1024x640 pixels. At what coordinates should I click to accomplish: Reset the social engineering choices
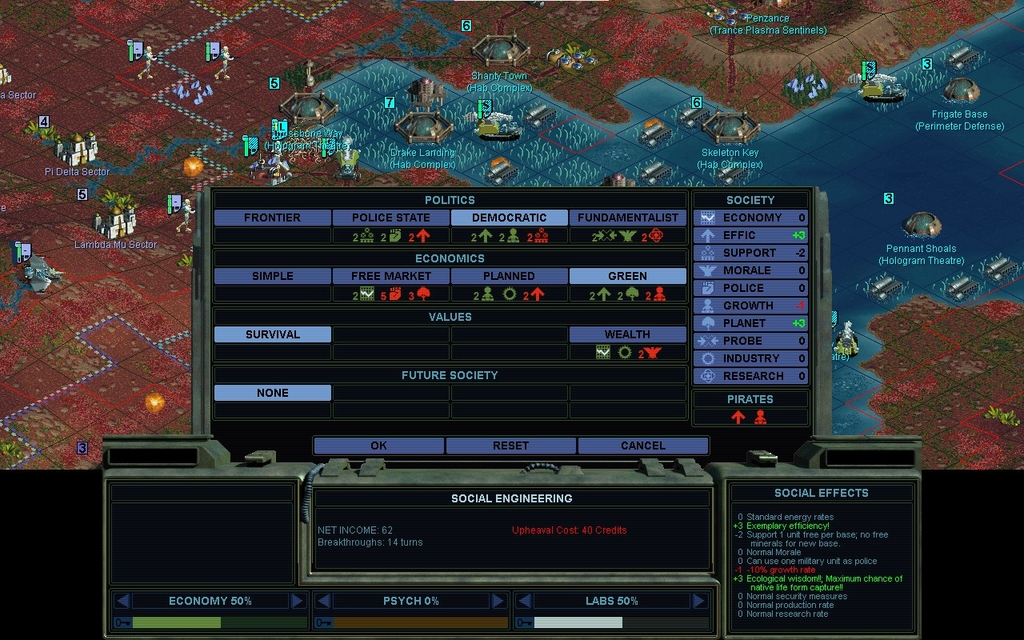tap(510, 445)
